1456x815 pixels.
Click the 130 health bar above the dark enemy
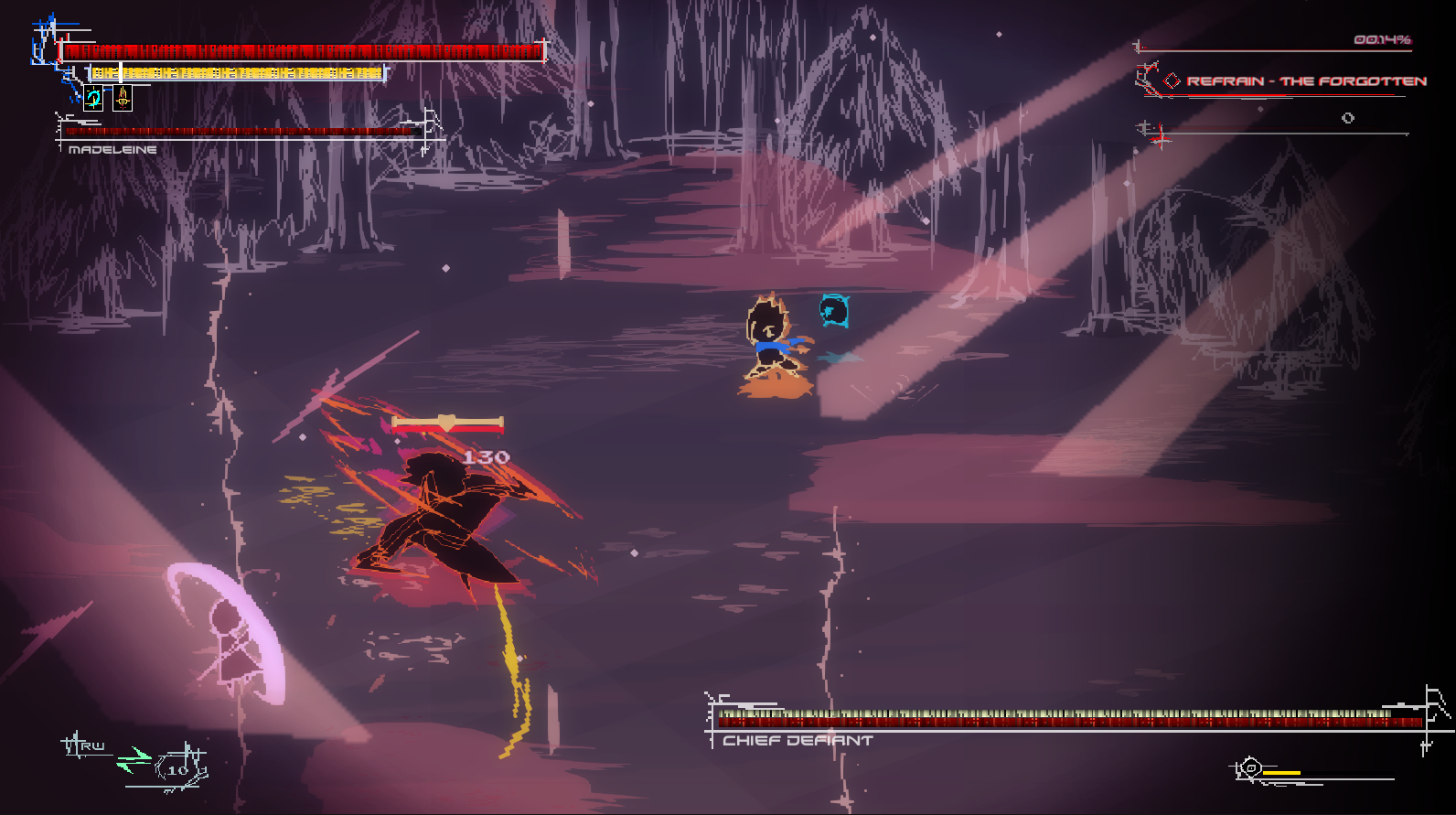click(446, 423)
